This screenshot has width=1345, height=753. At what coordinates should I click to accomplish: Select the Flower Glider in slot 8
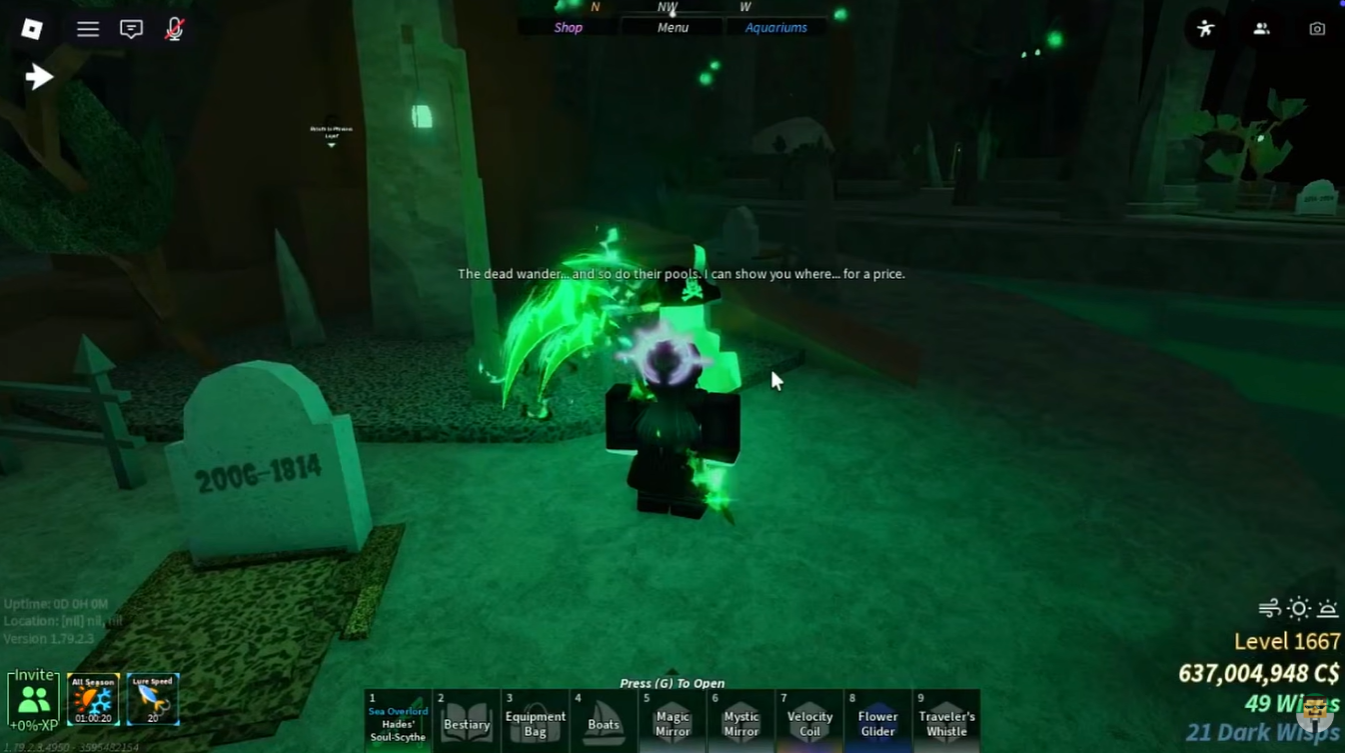click(877, 720)
